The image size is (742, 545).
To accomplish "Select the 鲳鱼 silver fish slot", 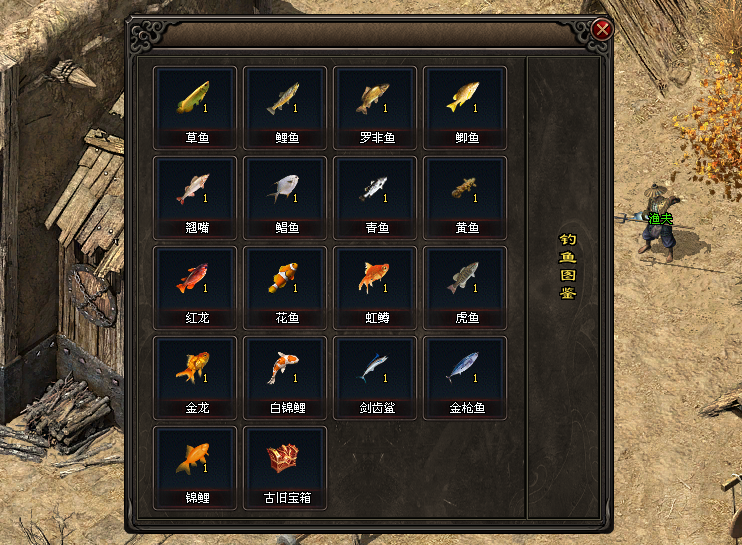I will click(x=285, y=190).
